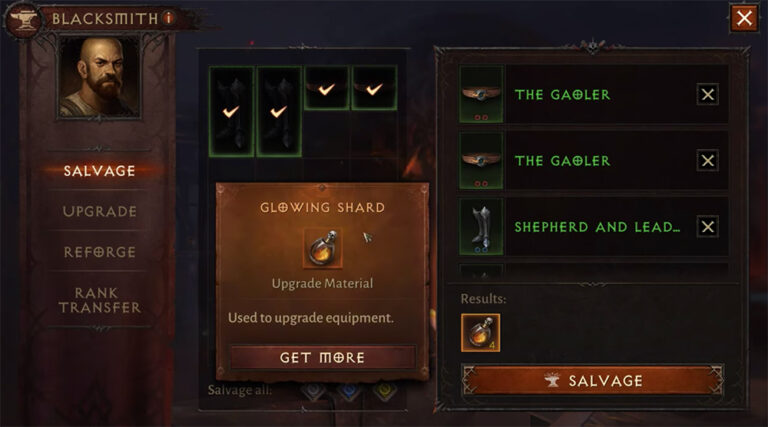Image resolution: width=768 pixels, height=427 pixels.
Task: Remove Shepherd and Lead... from salvage list
Action: (x=707, y=227)
